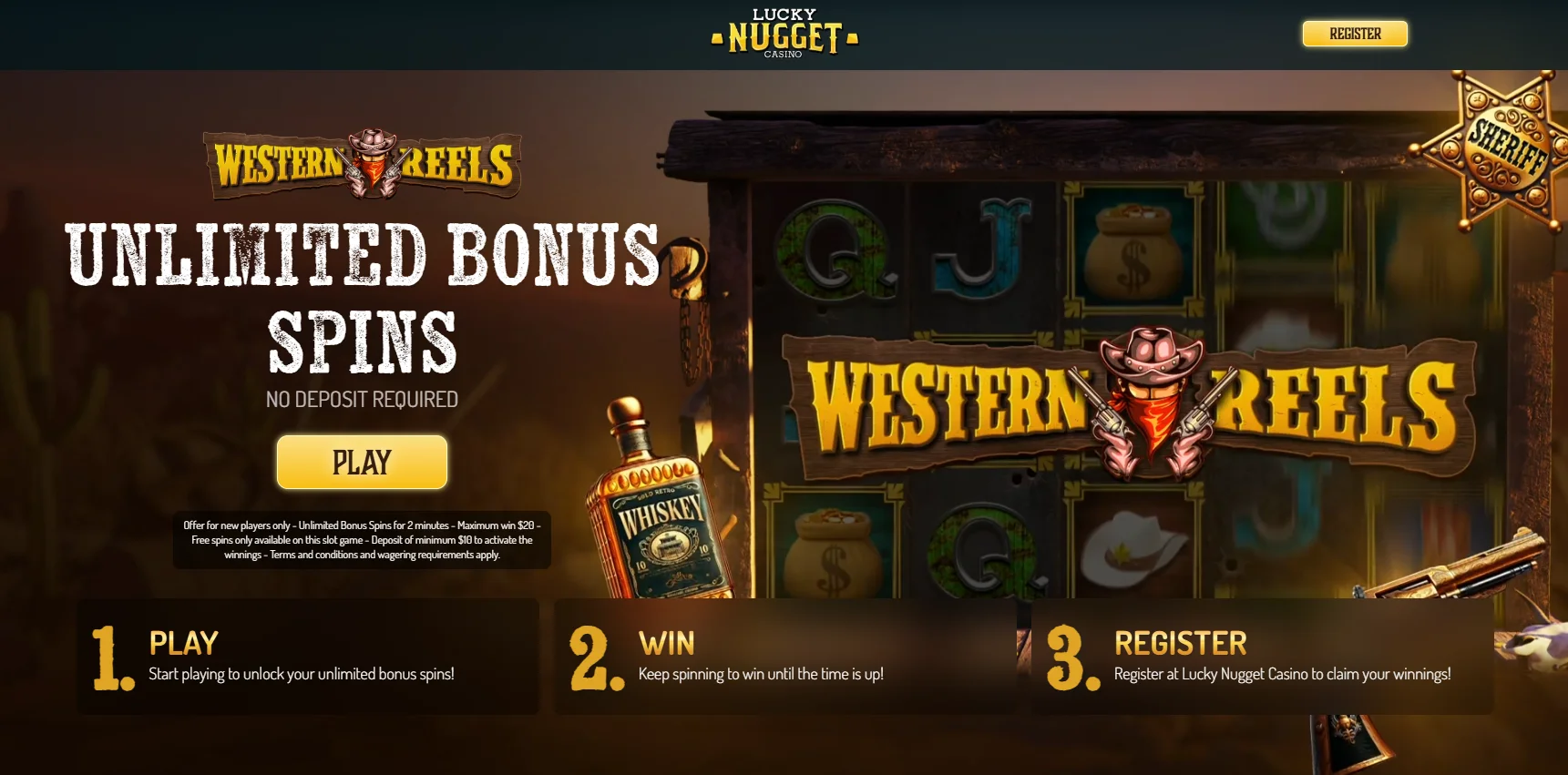Screen dimensions: 1568x775
Task: Click the REGISTER button
Action: coord(1355,34)
